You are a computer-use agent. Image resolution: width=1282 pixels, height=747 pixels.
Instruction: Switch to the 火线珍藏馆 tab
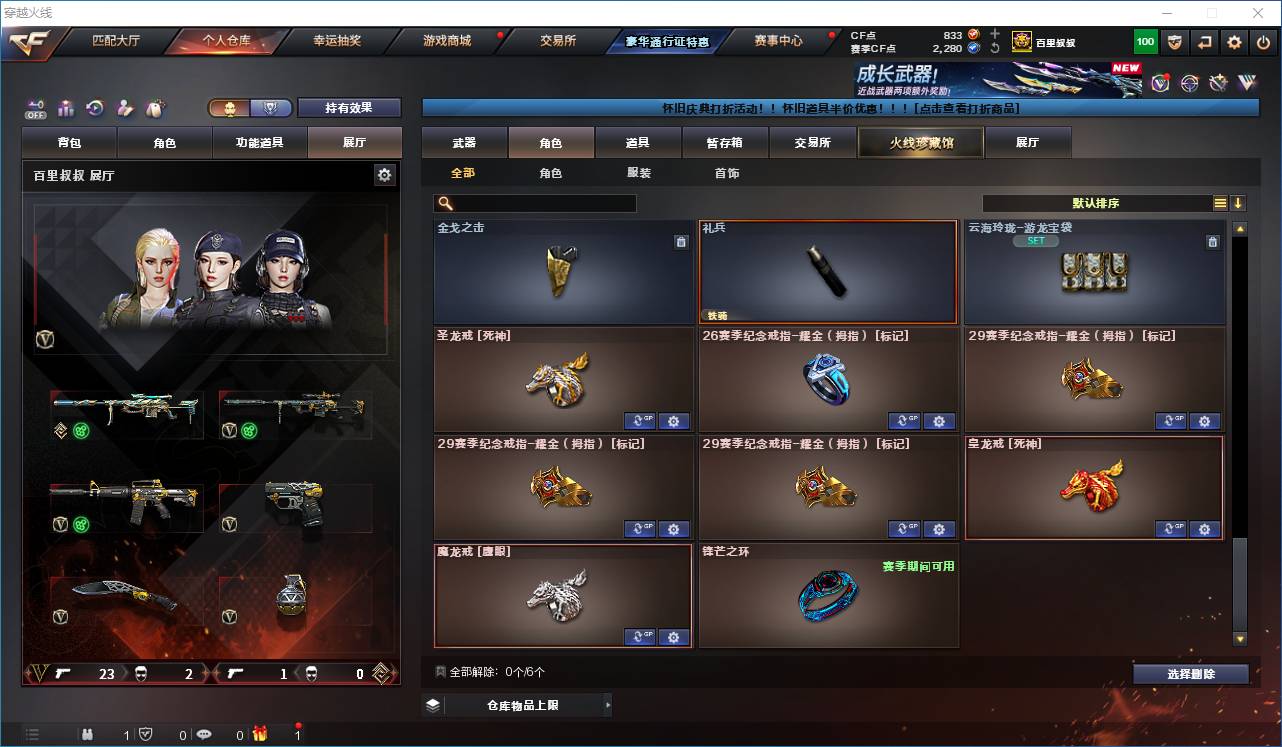919,142
